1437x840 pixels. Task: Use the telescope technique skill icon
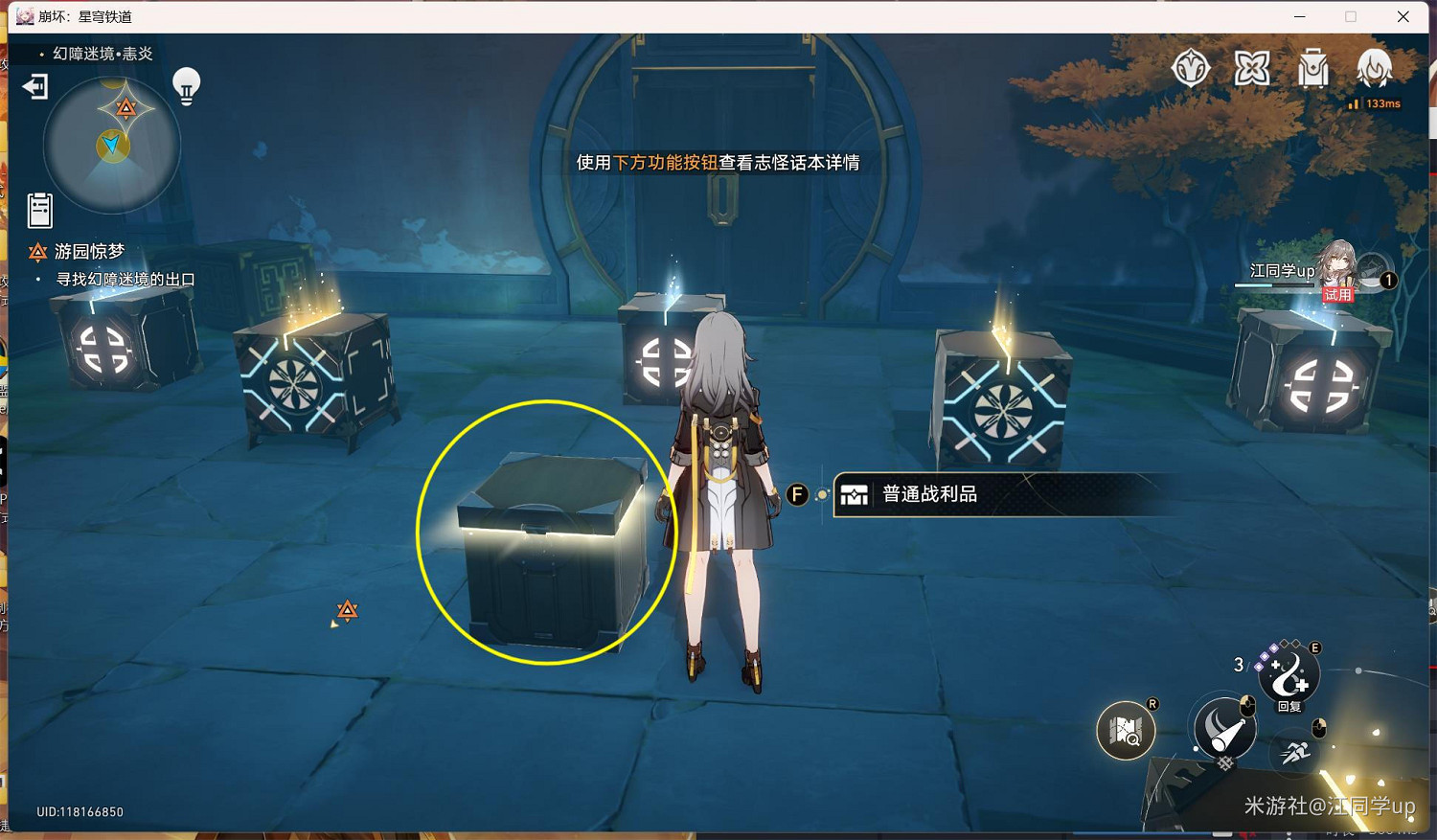1223,731
